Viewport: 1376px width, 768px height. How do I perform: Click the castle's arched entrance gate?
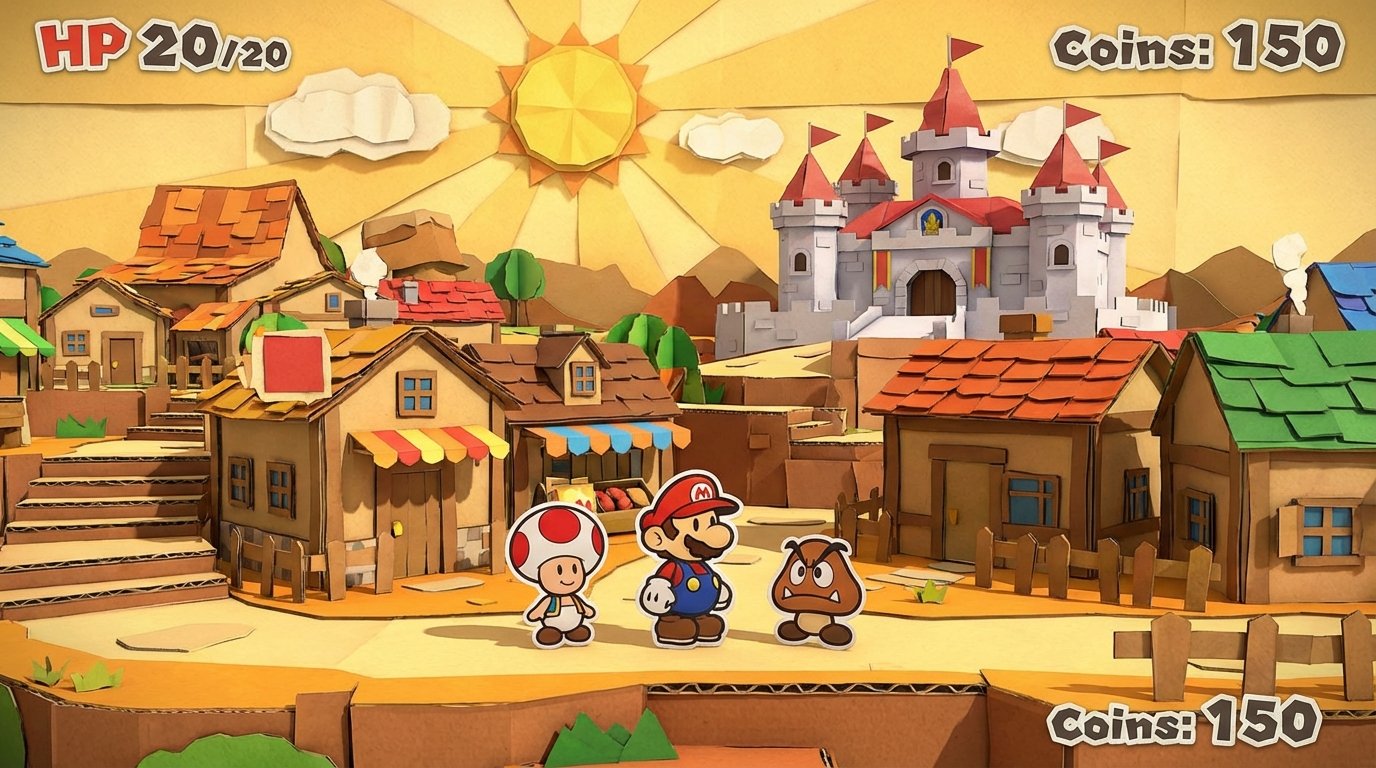click(x=934, y=290)
